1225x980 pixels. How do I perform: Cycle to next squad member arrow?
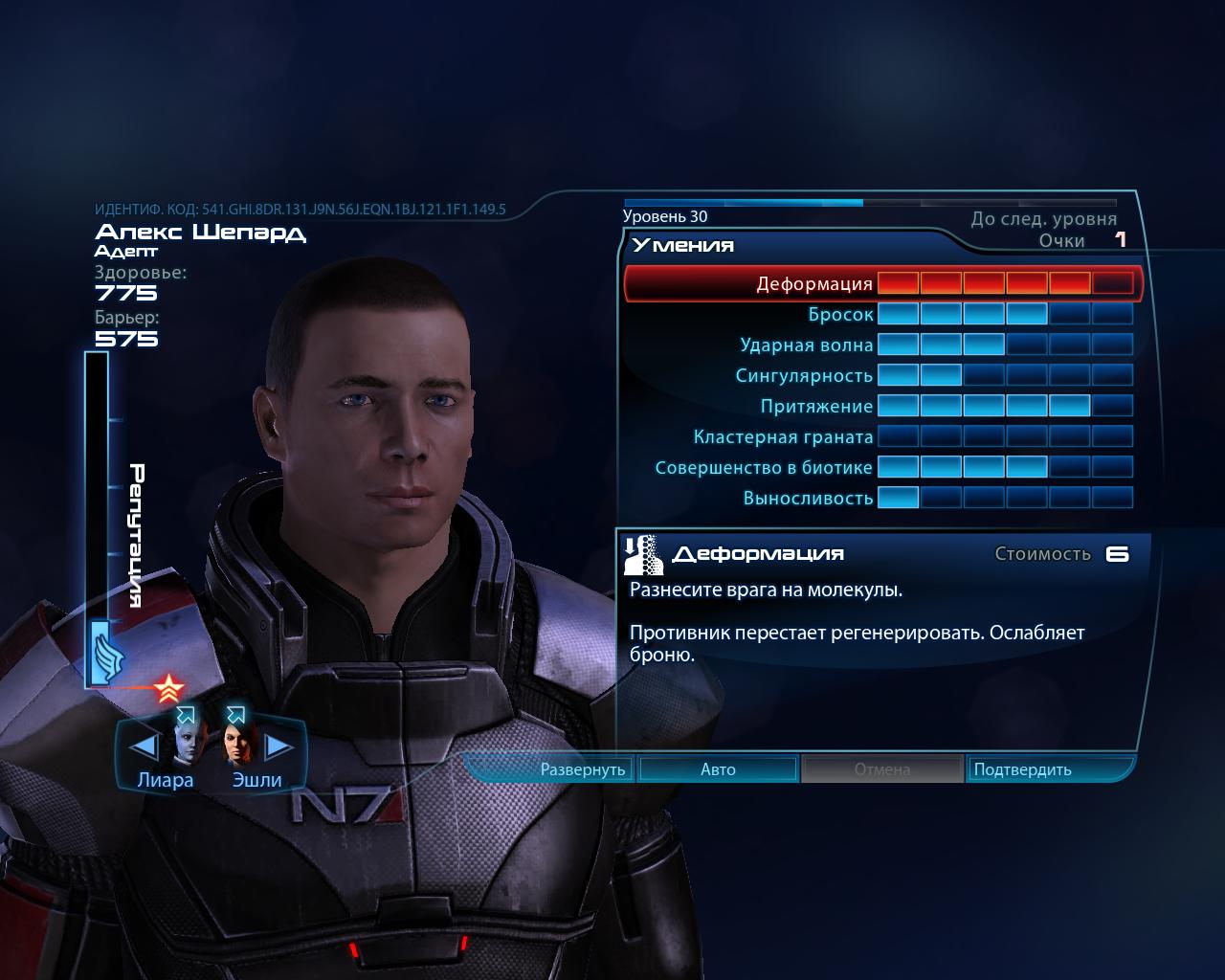(x=278, y=746)
